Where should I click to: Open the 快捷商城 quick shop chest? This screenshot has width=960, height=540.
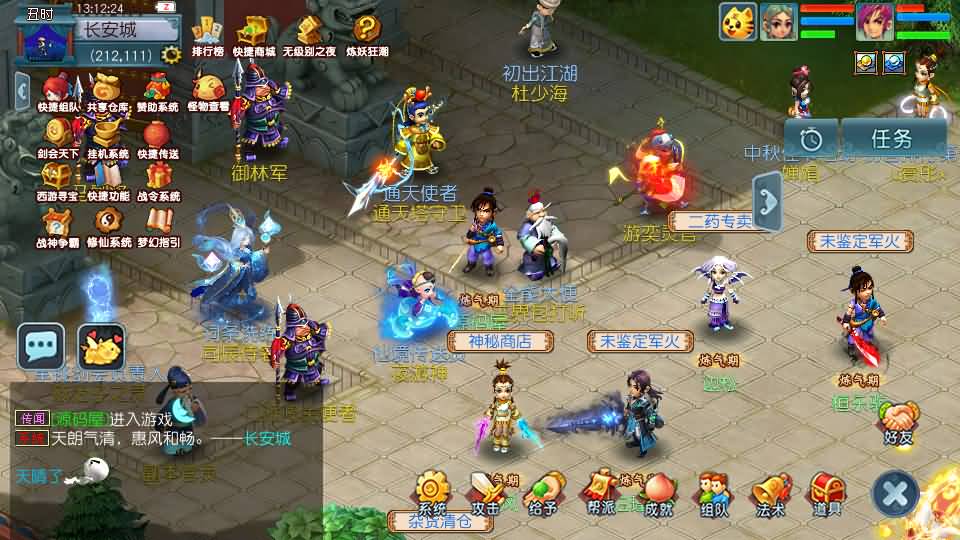point(254,33)
